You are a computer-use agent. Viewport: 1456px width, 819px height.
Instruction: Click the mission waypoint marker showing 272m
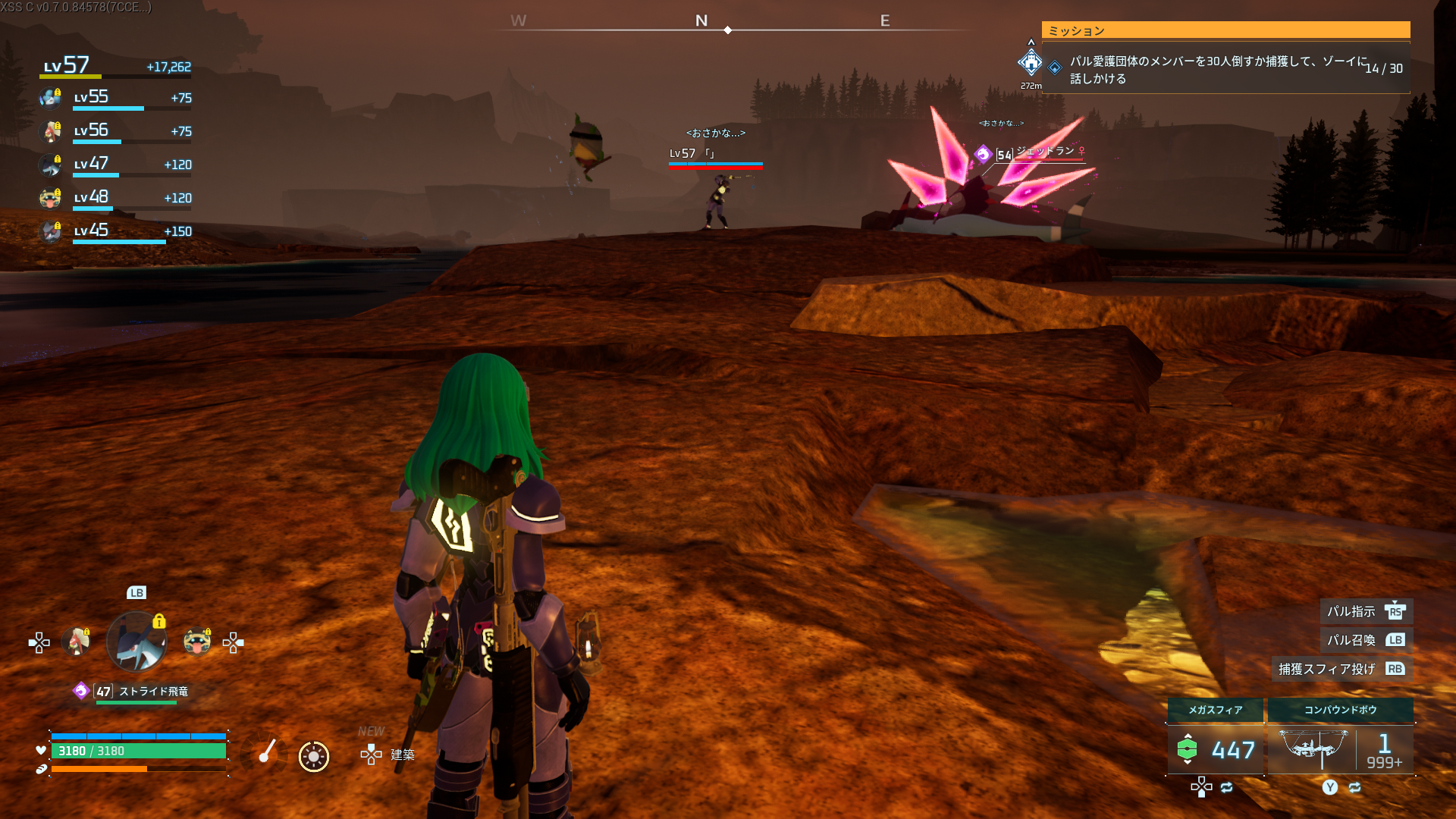1031,64
